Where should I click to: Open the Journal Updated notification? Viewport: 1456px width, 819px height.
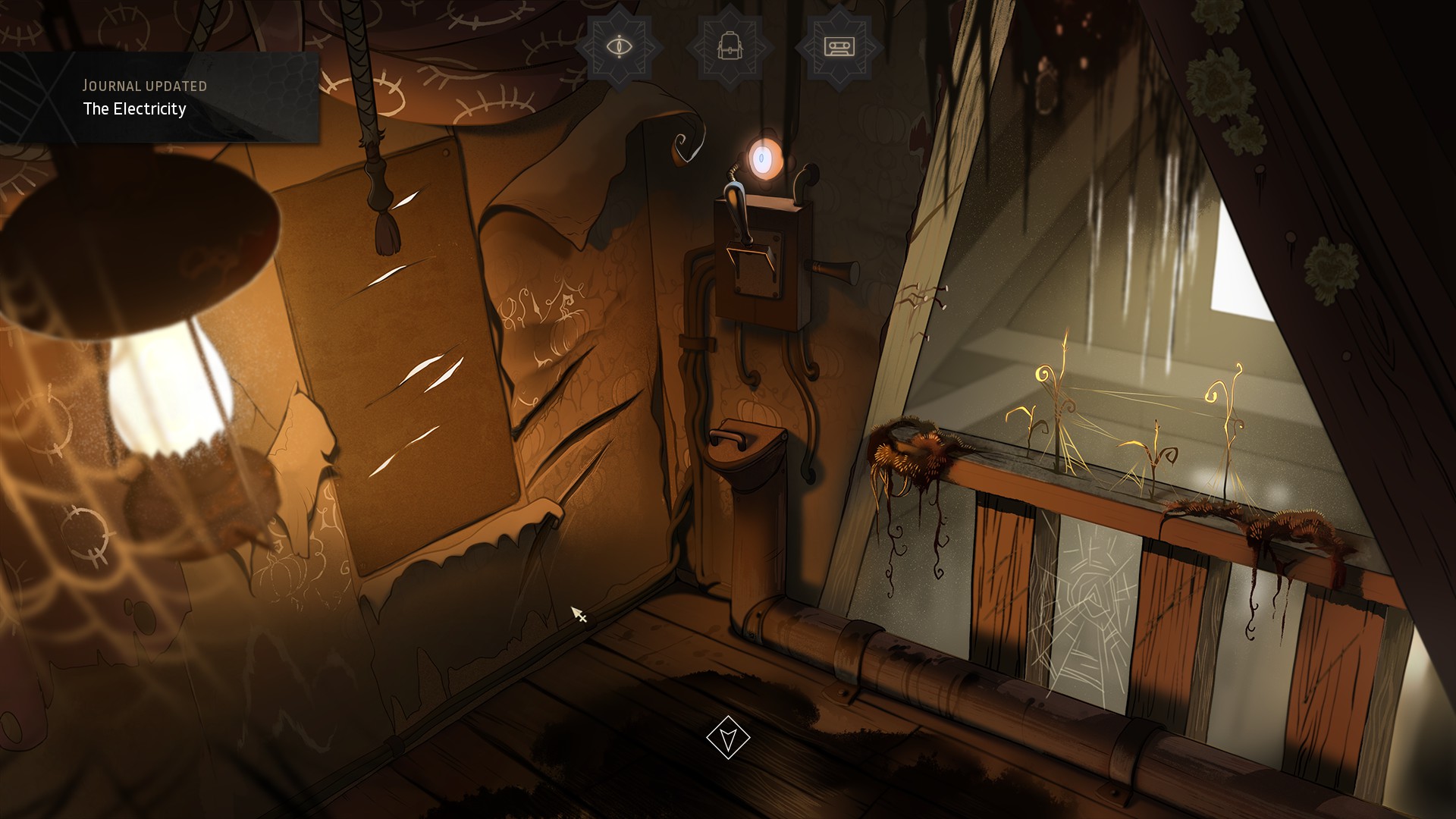click(x=159, y=97)
